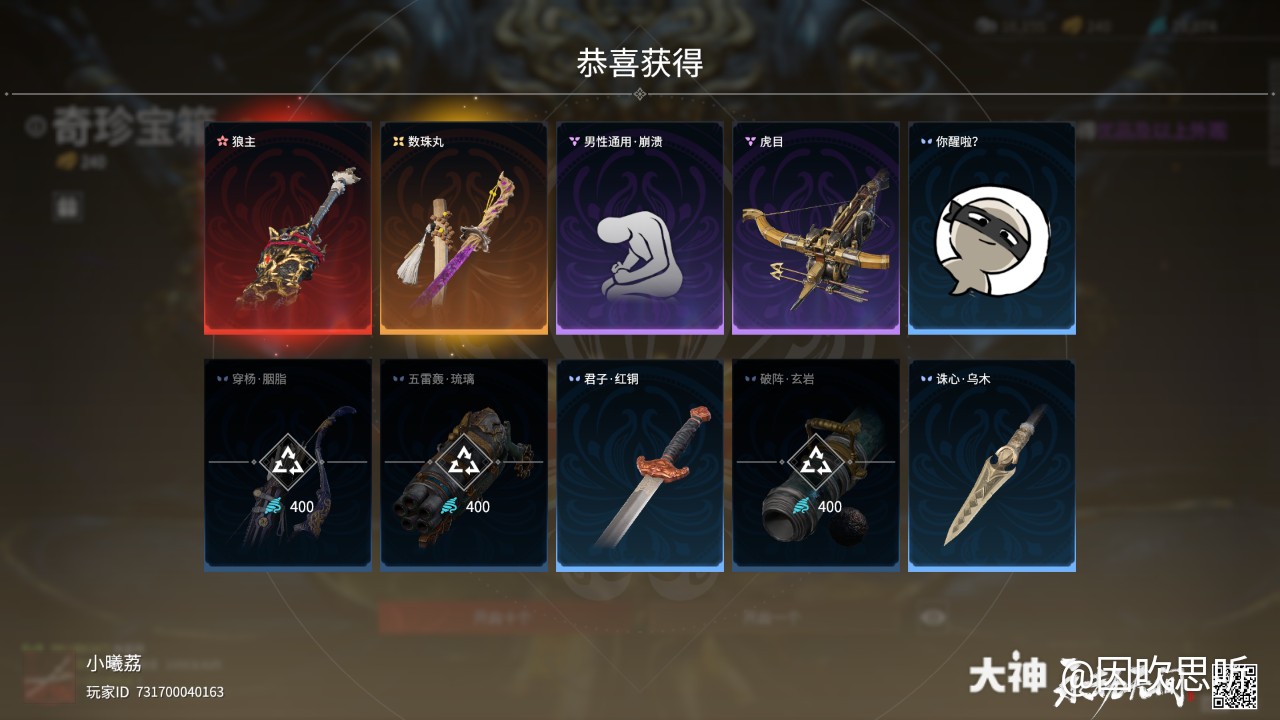The width and height of the screenshot is (1280, 720).
Task: Select the 狼主 red weapon reward card icon
Action: 287,230
